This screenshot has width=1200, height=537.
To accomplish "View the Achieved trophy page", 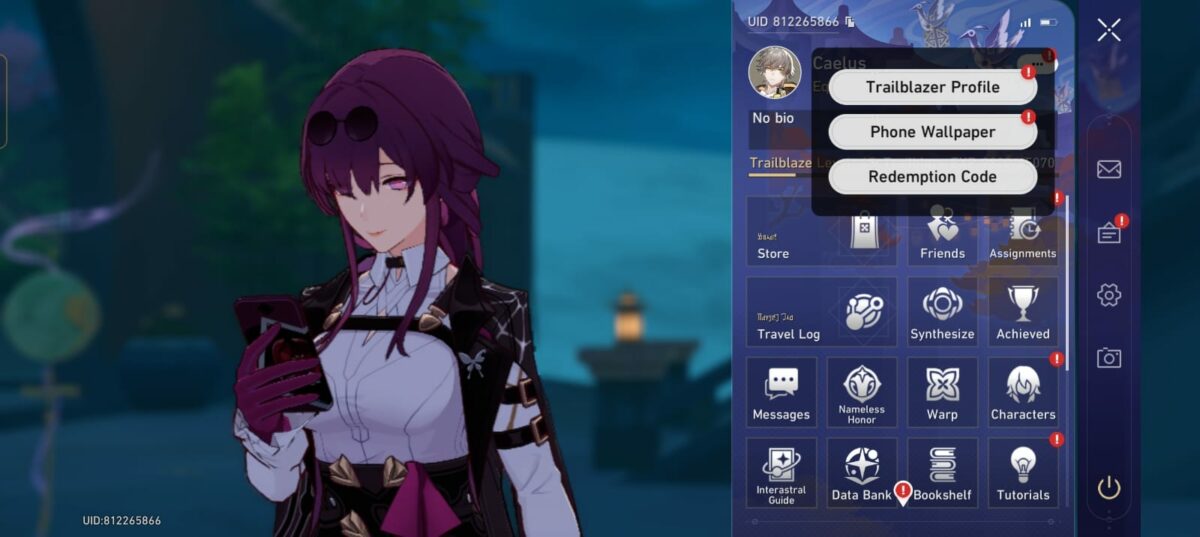I will click(1023, 312).
